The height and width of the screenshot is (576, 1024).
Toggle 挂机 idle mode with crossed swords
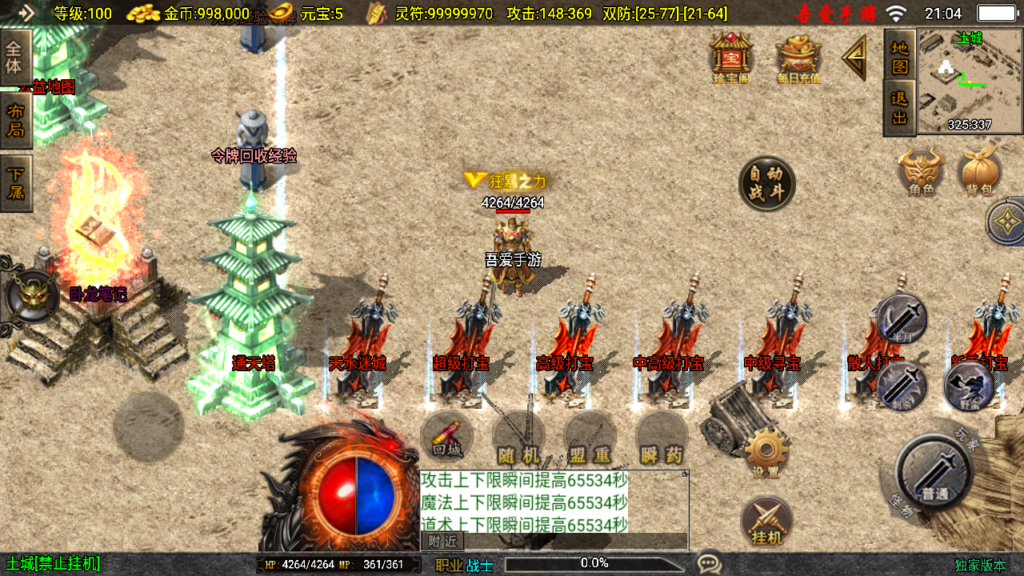[766, 521]
